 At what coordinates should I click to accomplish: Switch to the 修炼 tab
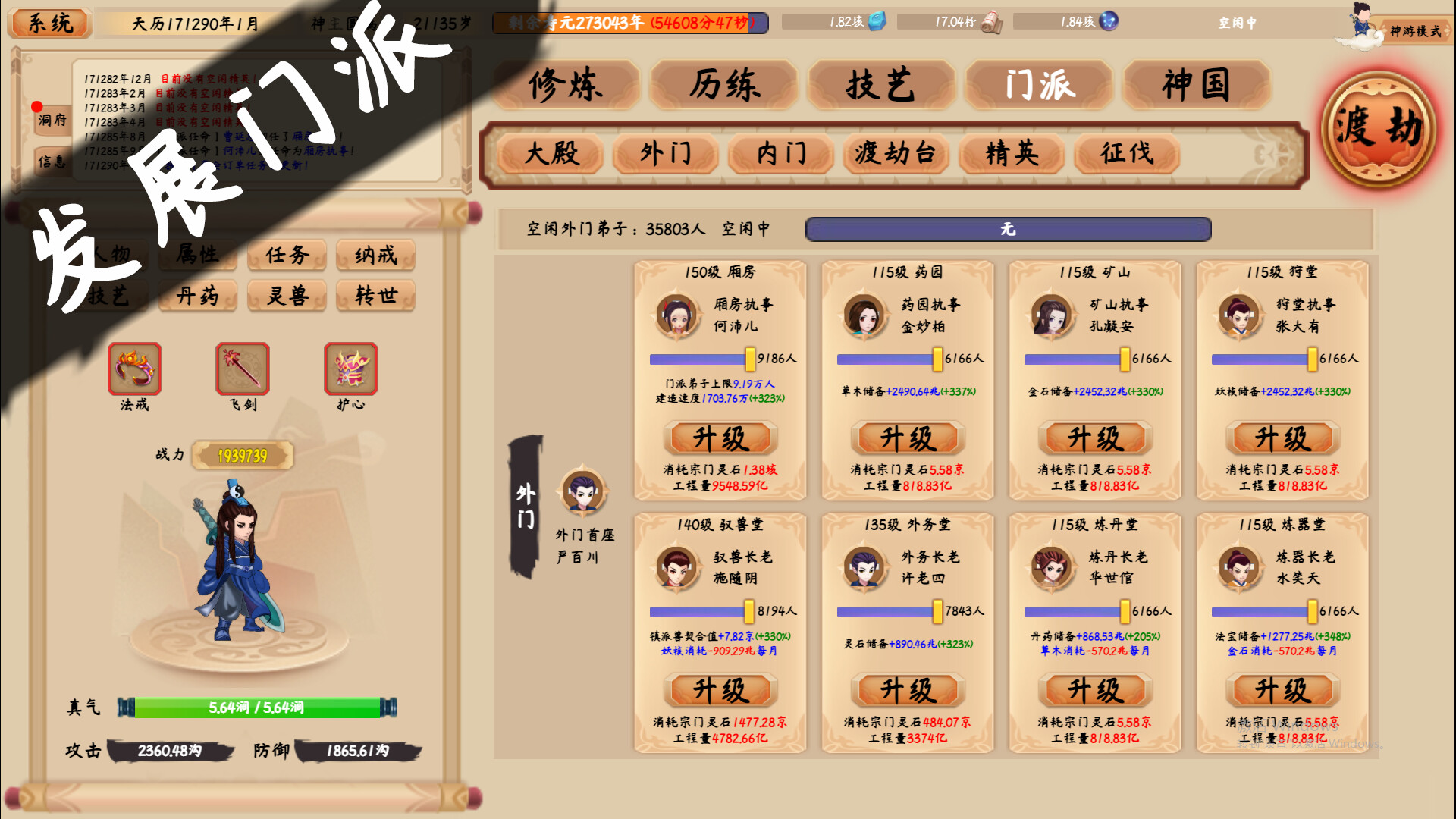coord(566,86)
